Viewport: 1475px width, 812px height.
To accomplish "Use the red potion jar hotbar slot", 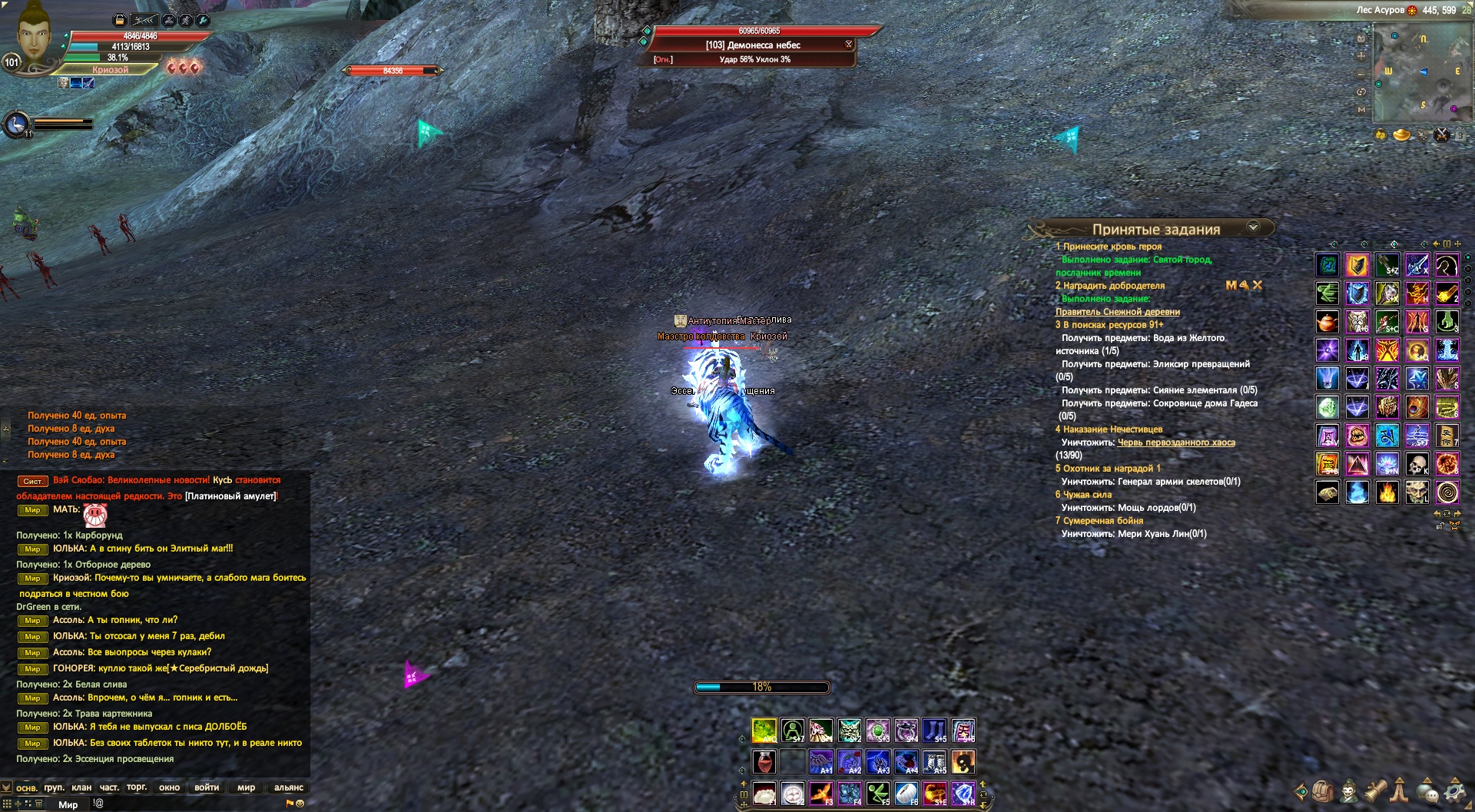I will [764, 761].
